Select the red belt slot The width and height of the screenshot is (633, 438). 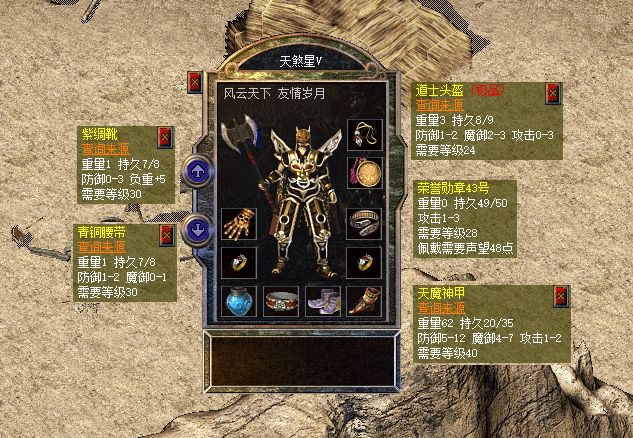[x=279, y=299]
